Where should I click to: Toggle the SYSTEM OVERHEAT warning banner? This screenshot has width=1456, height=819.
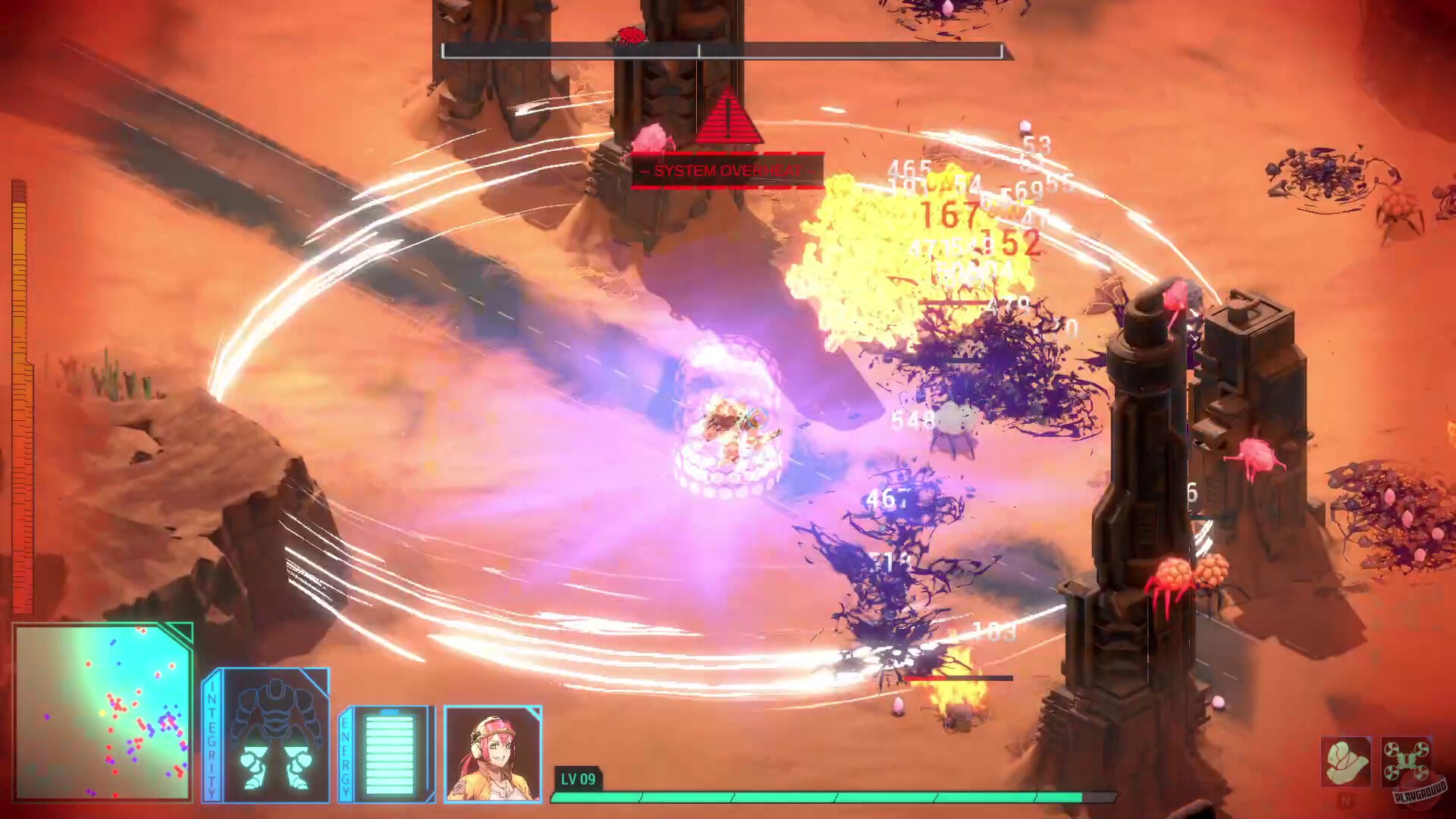tap(726, 168)
